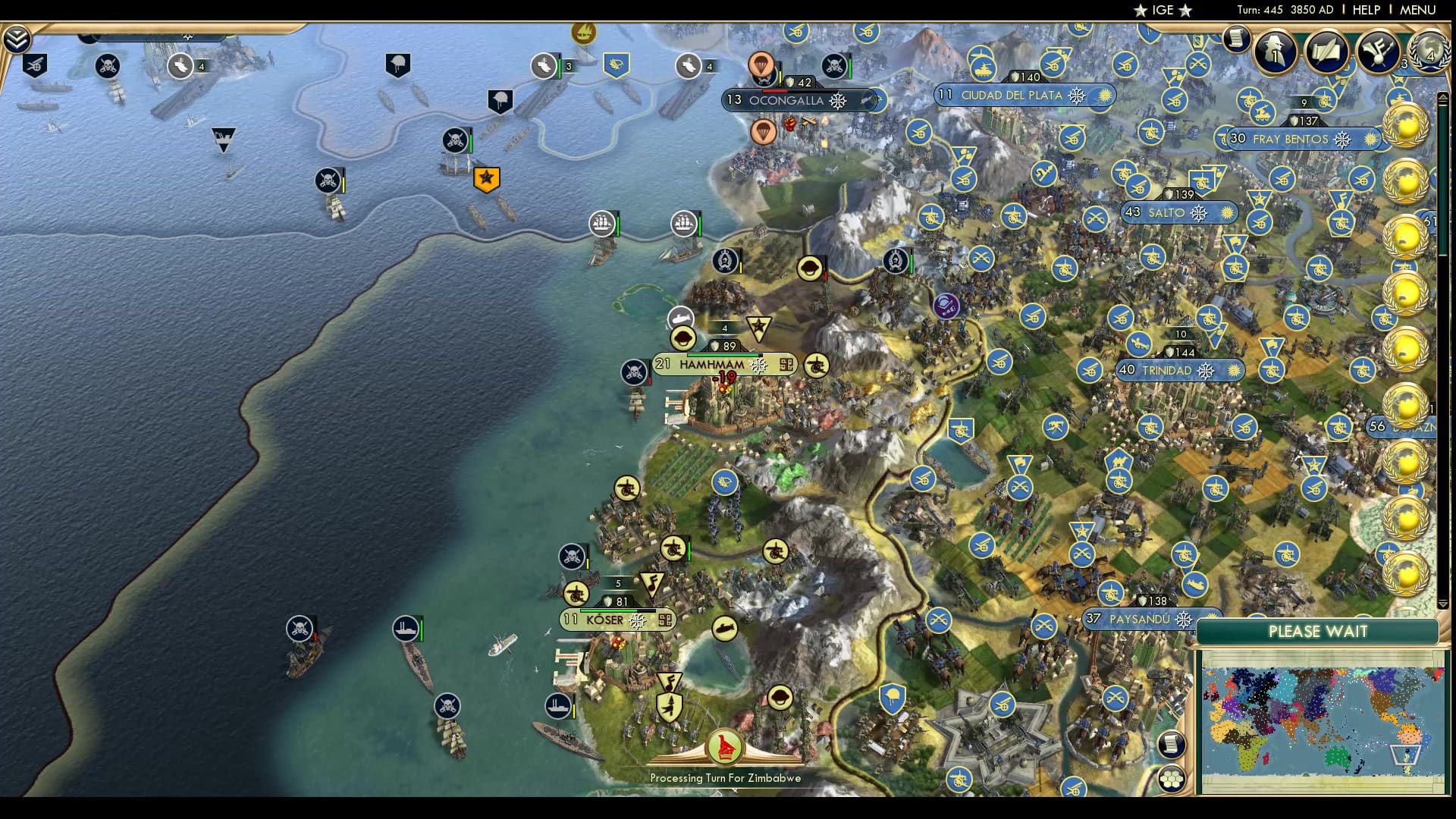The width and height of the screenshot is (1456, 819).
Task: Open the horn-and-flag overview button
Action: (x=1377, y=51)
